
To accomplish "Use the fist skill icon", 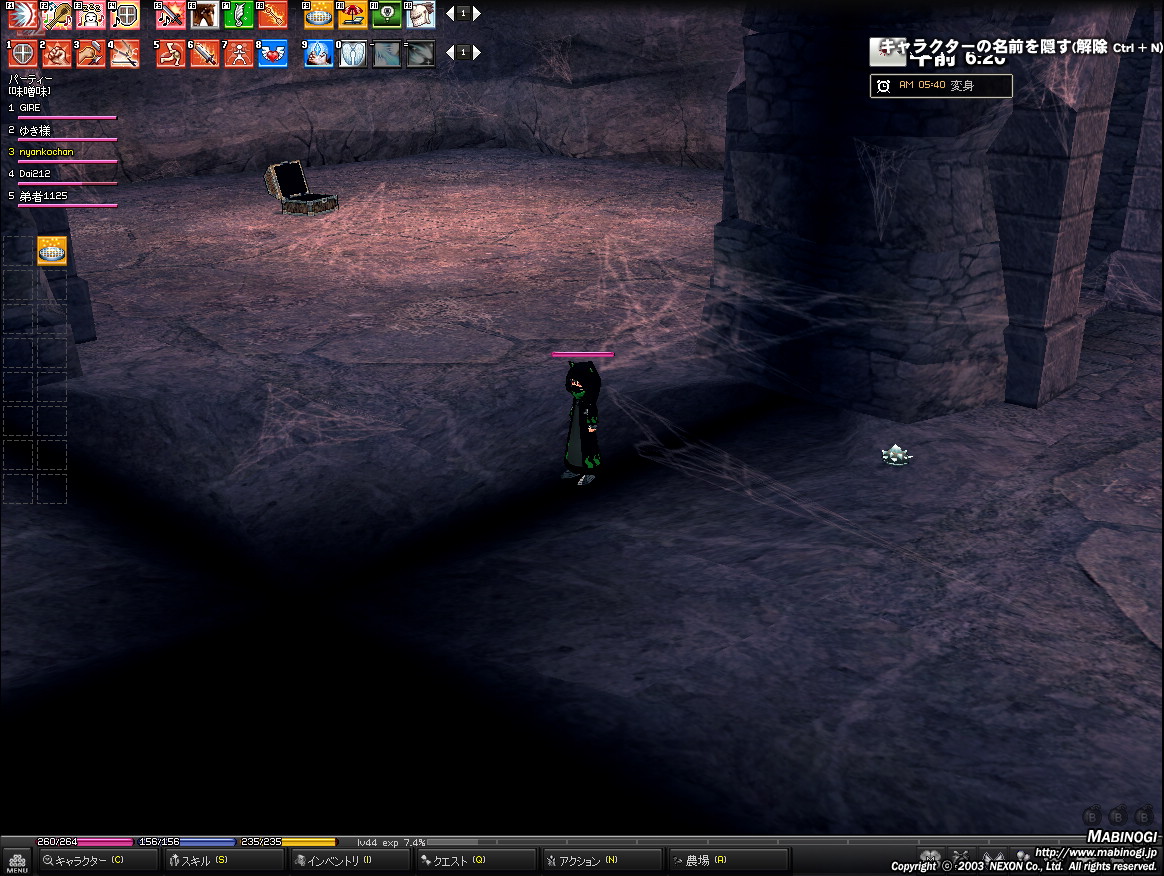I will (57, 53).
